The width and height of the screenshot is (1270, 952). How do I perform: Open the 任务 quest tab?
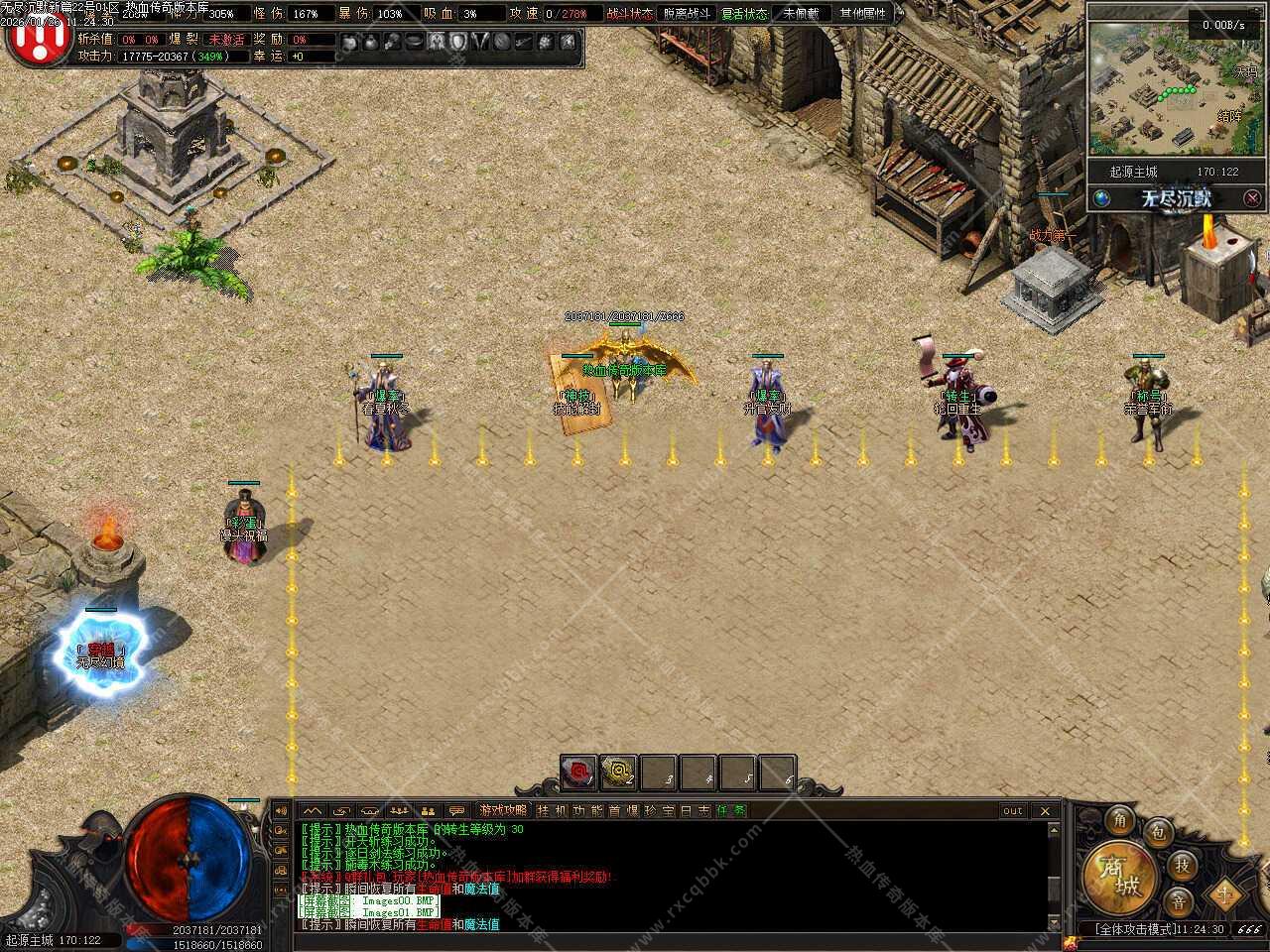(x=731, y=810)
